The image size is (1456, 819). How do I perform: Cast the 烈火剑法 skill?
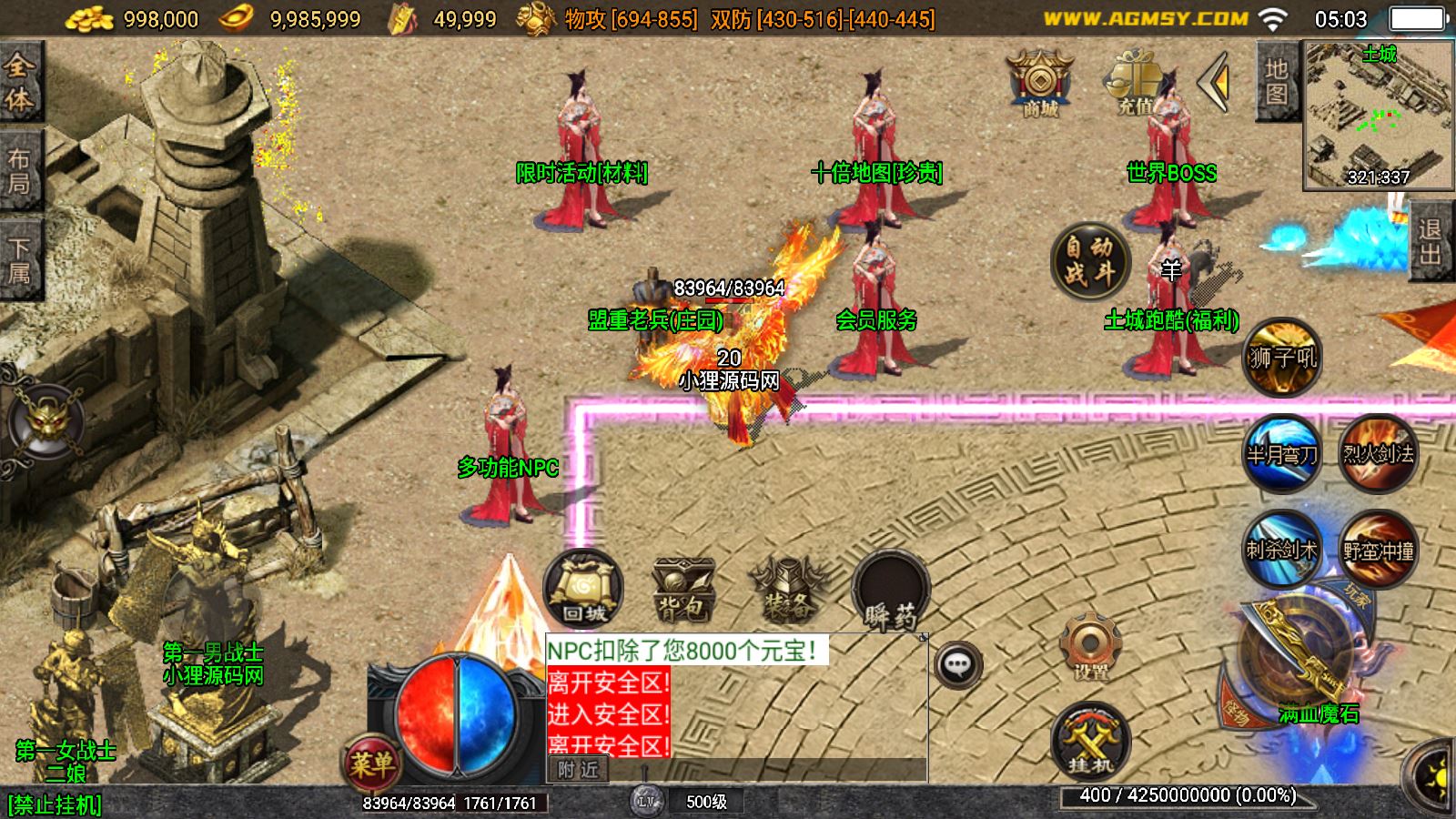point(1378,452)
